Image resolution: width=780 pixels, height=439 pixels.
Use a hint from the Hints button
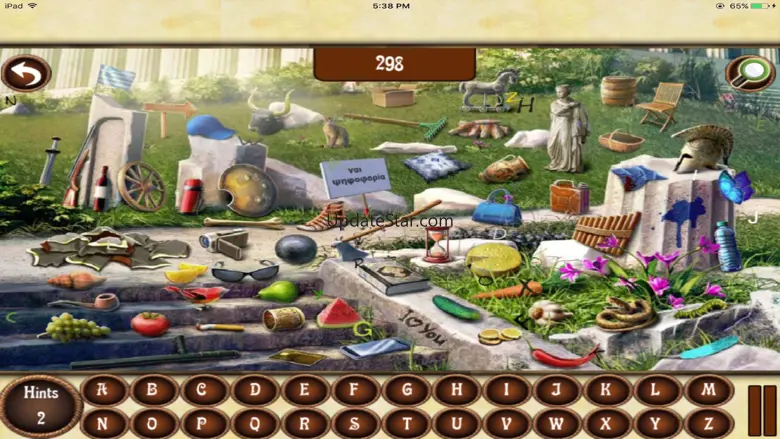tap(41, 406)
